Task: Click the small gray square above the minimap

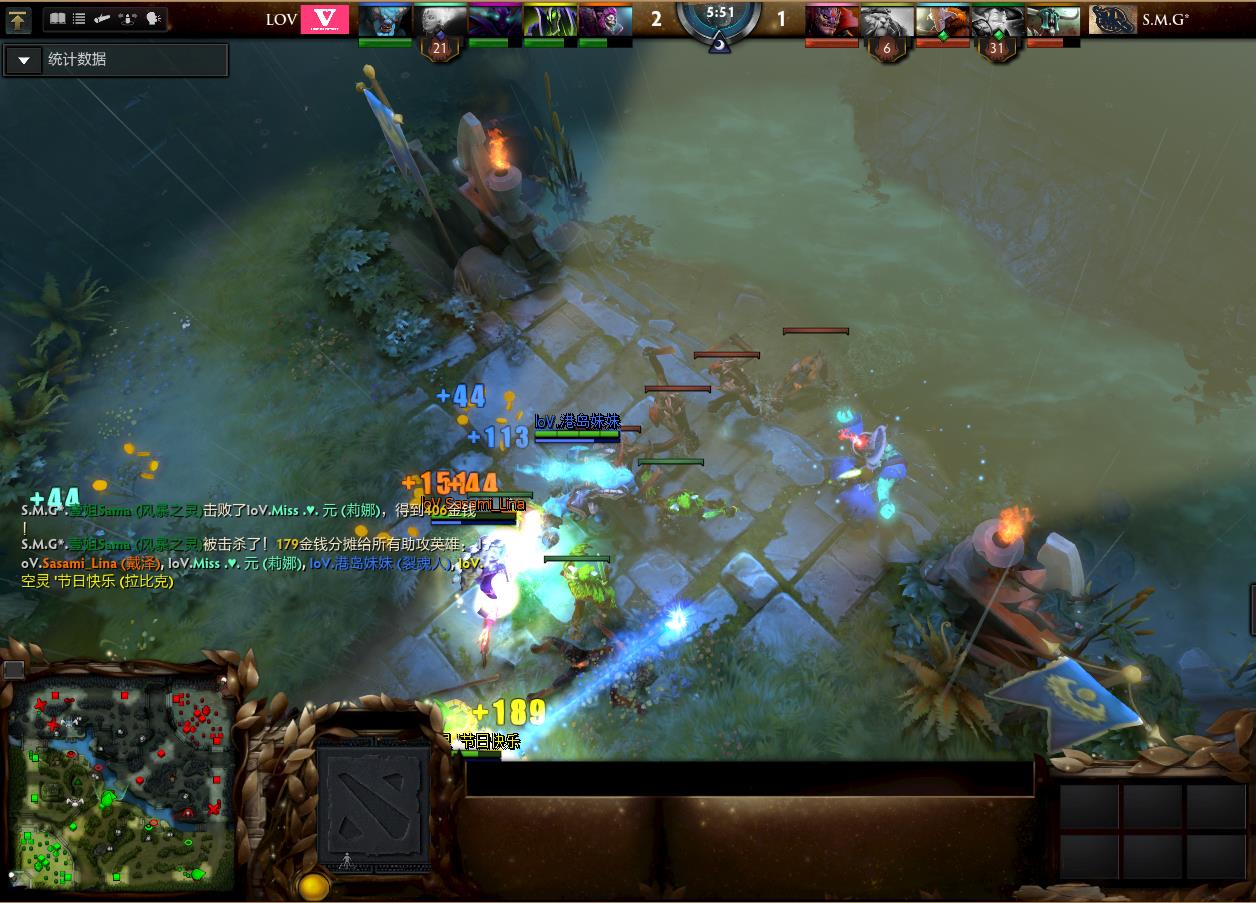Action: (13, 669)
